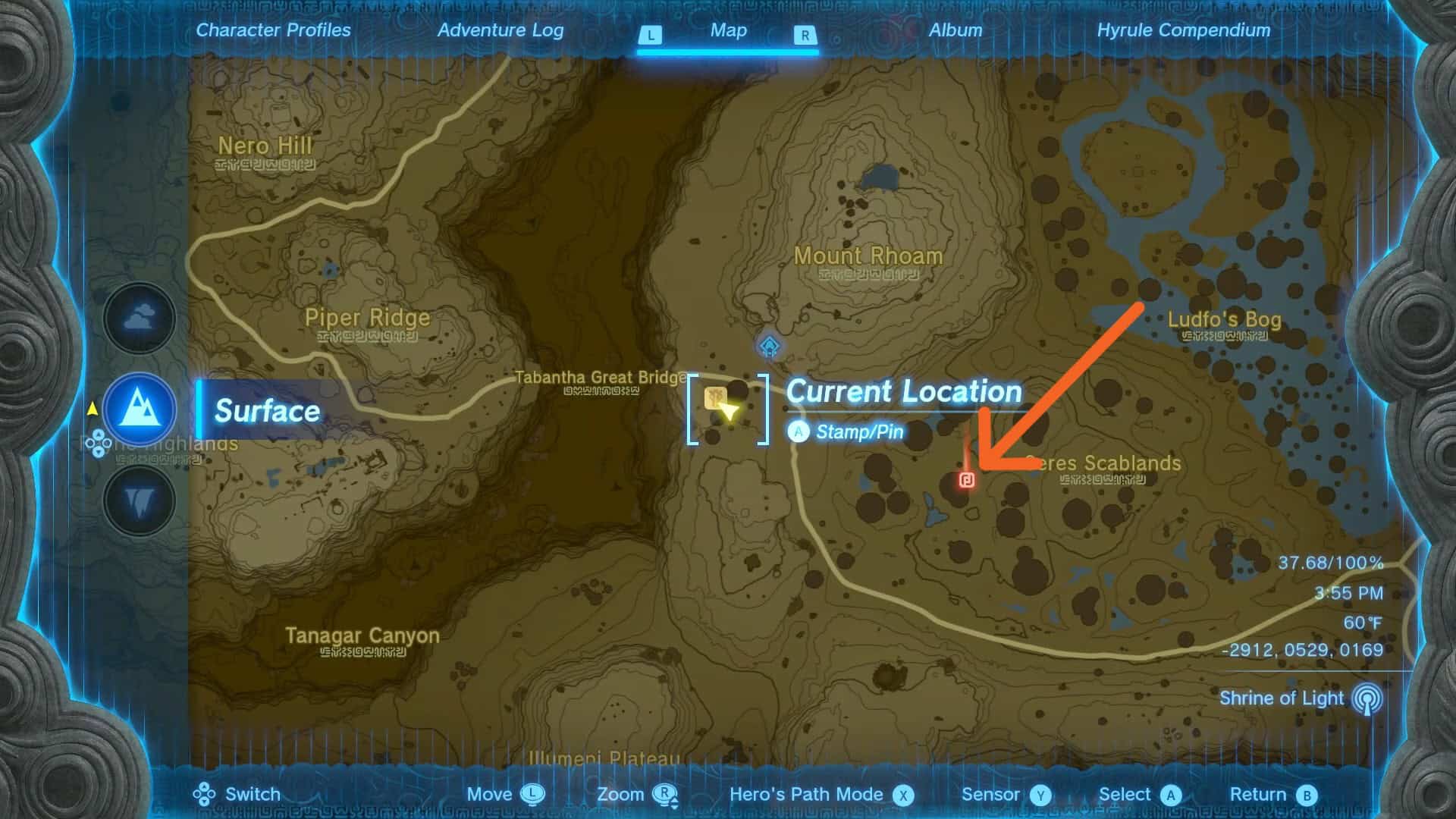The width and height of the screenshot is (1456, 819).
Task: Open the Character Profiles tab
Action: (273, 30)
